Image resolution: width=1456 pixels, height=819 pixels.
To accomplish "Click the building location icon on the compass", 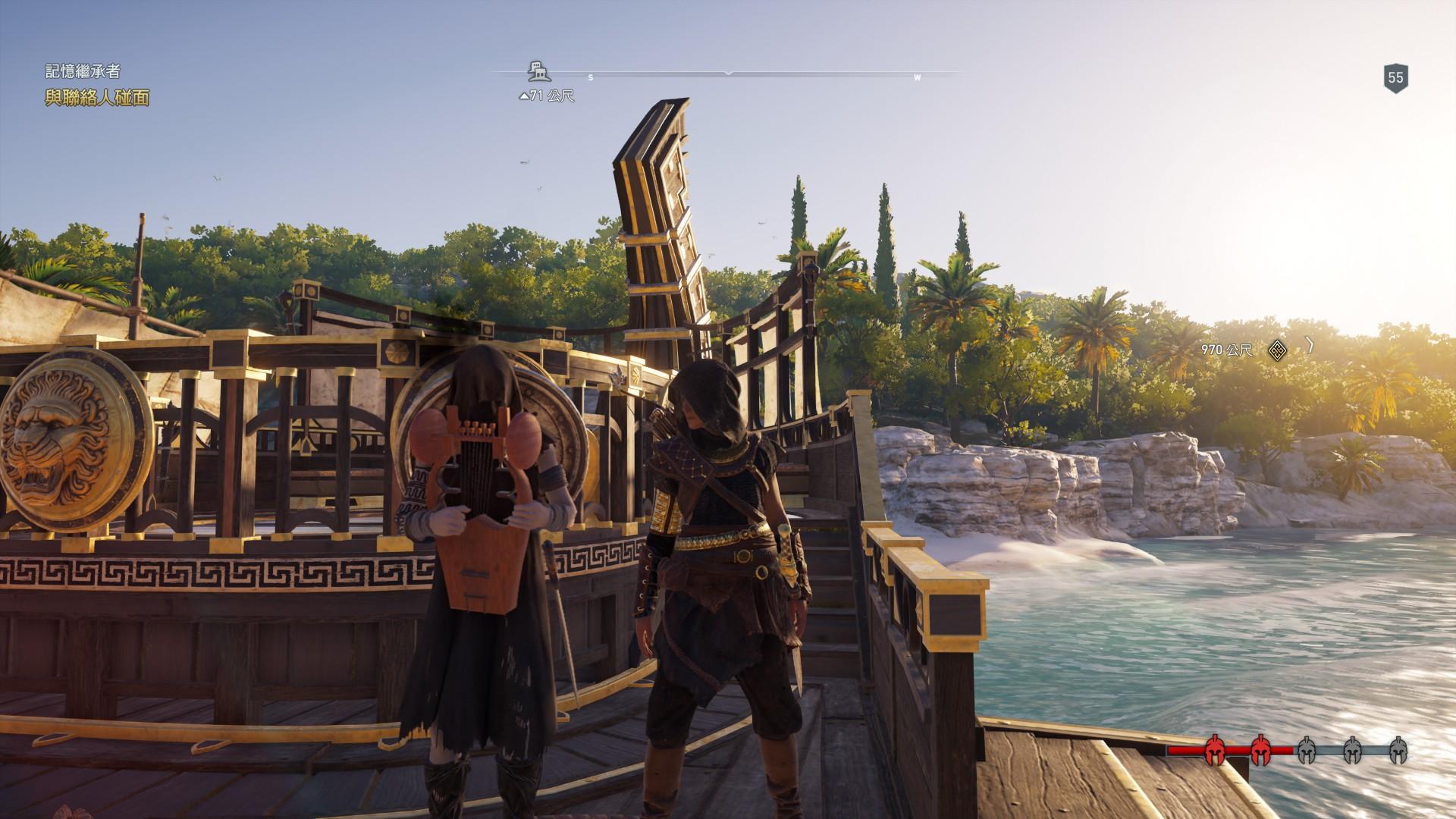I will click(x=538, y=71).
